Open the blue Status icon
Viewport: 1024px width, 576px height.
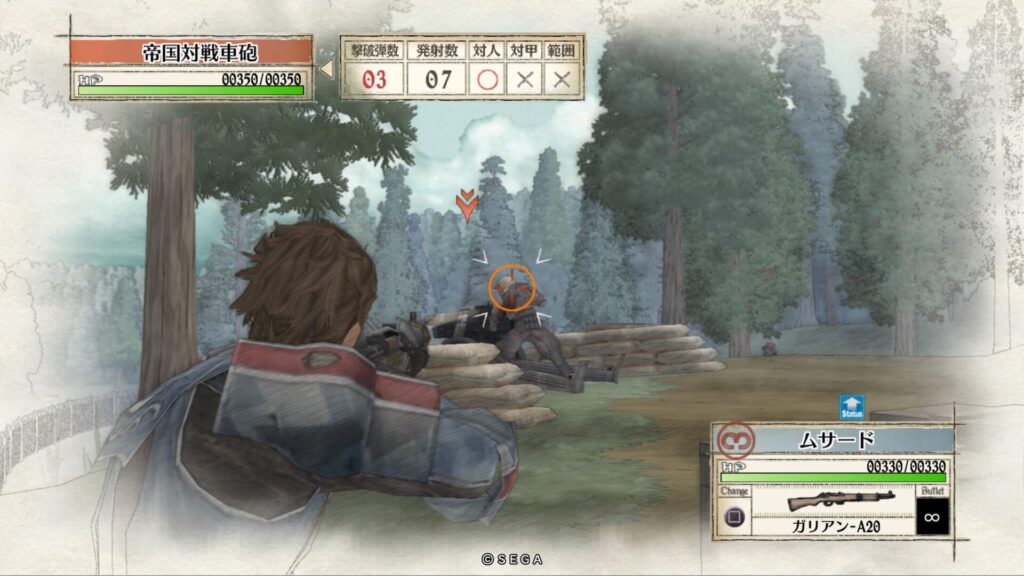[x=852, y=407]
